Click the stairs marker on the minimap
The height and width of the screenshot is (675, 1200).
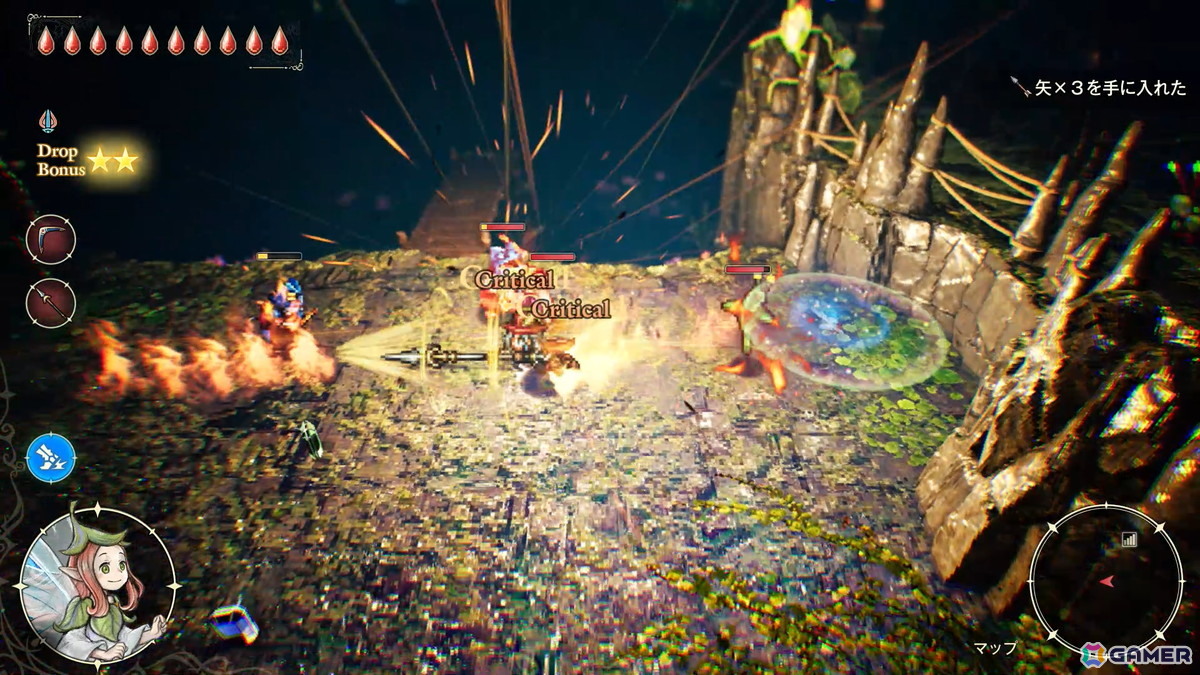[1130, 539]
